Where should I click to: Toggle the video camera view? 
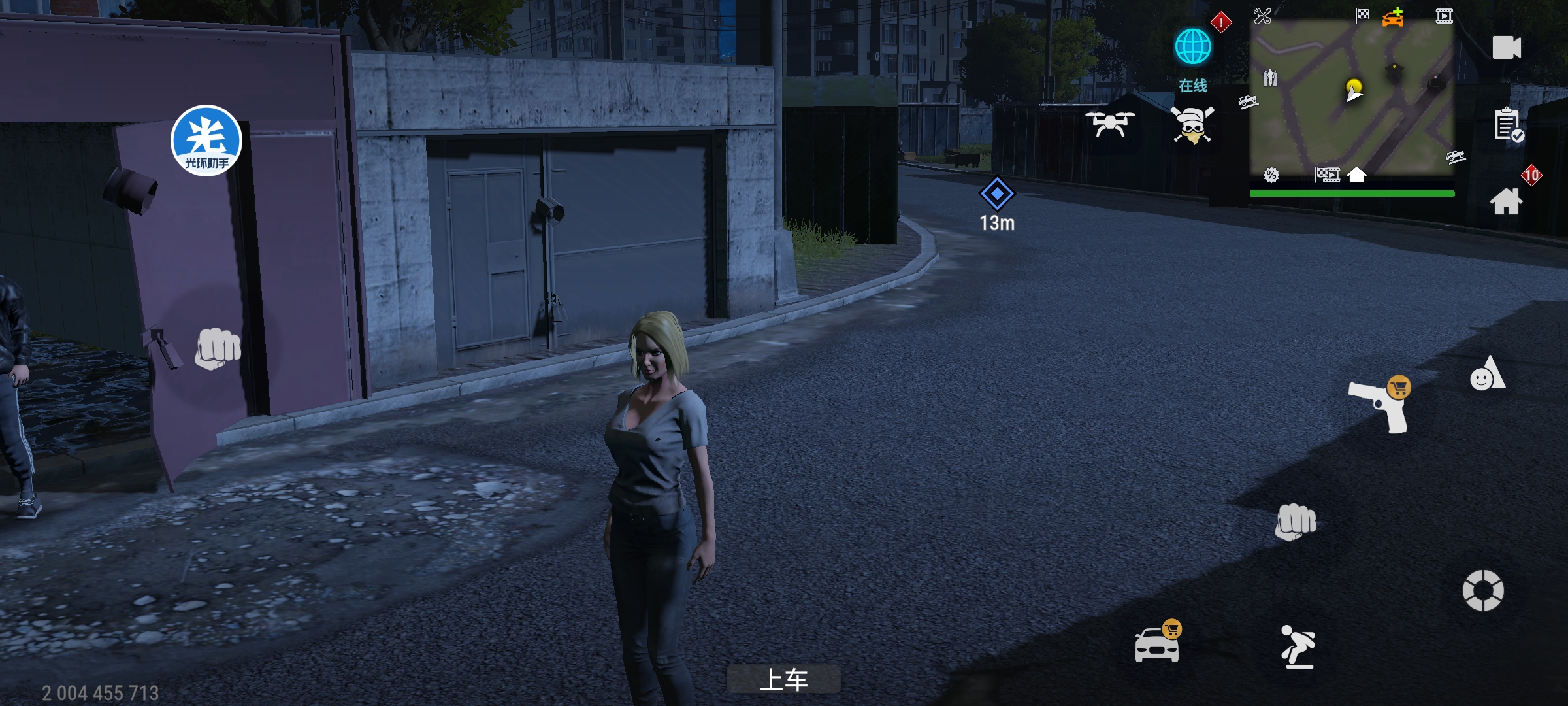coord(1507,48)
